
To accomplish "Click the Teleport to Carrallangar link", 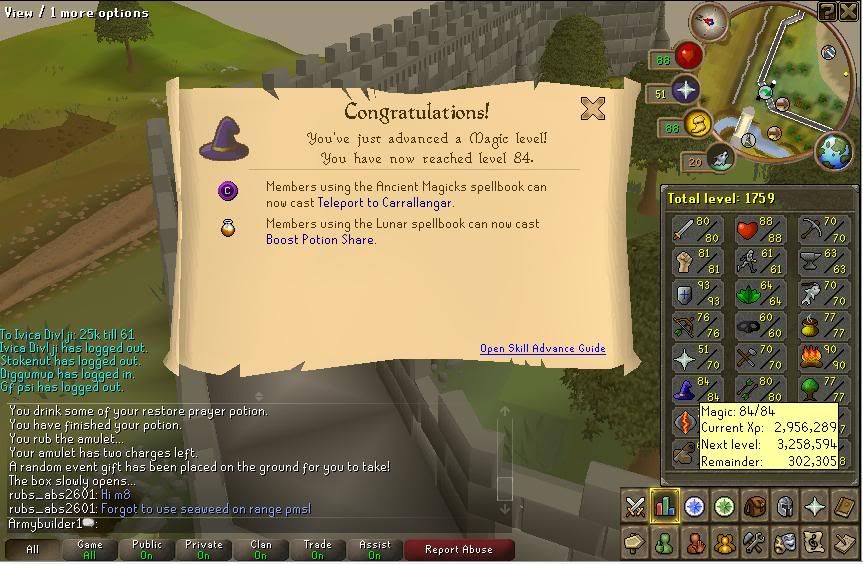I will tap(385, 202).
